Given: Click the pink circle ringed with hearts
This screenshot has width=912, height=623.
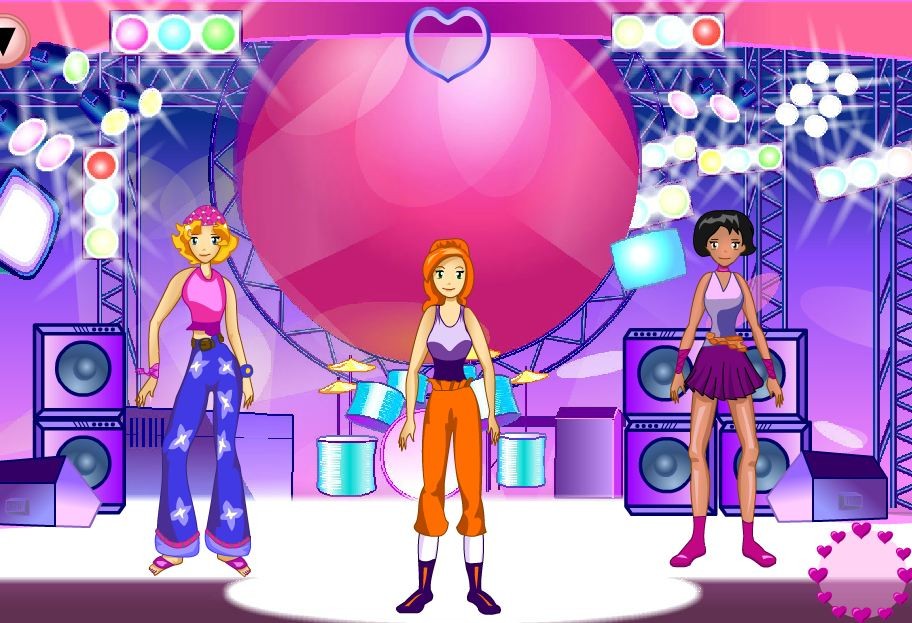Looking at the screenshot, I should click(861, 570).
